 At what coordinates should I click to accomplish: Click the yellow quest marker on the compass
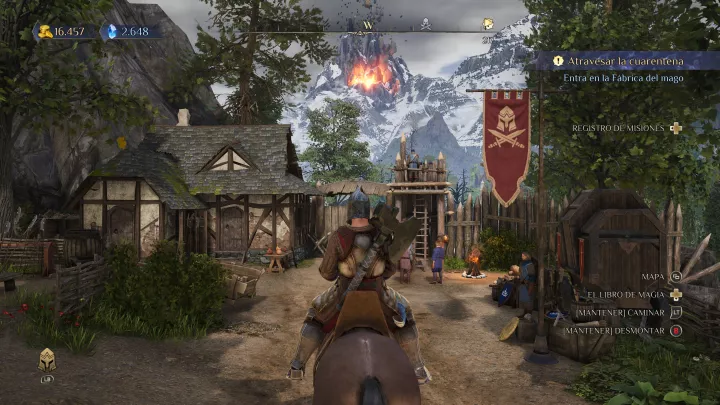(x=488, y=24)
